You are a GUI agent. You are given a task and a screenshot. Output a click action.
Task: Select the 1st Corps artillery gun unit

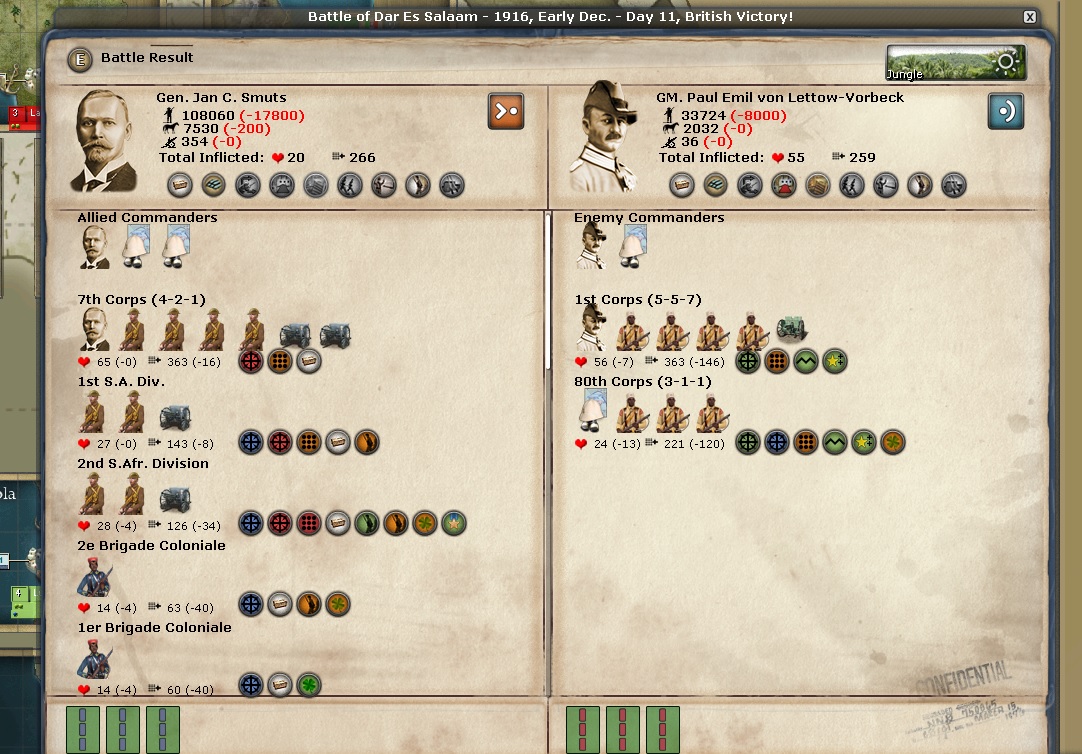click(791, 330)
